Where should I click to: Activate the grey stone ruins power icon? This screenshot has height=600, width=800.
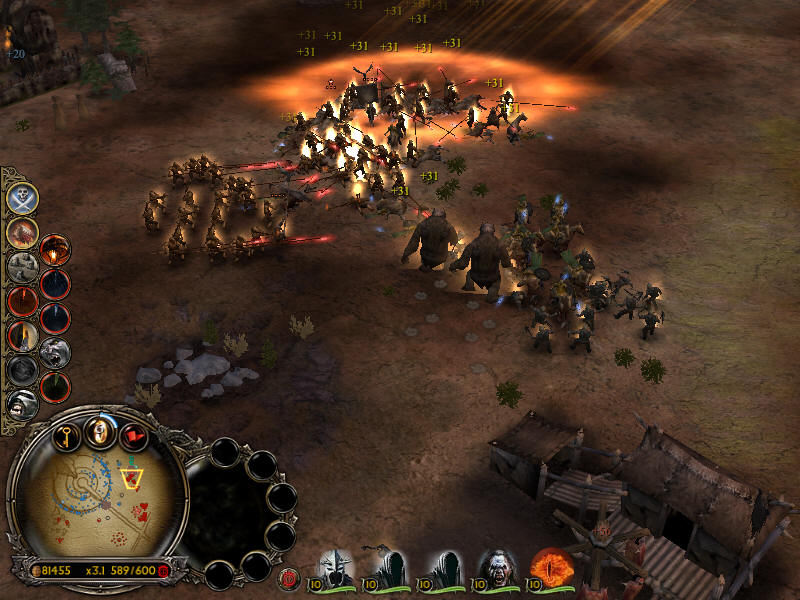(x=22, y=267)
